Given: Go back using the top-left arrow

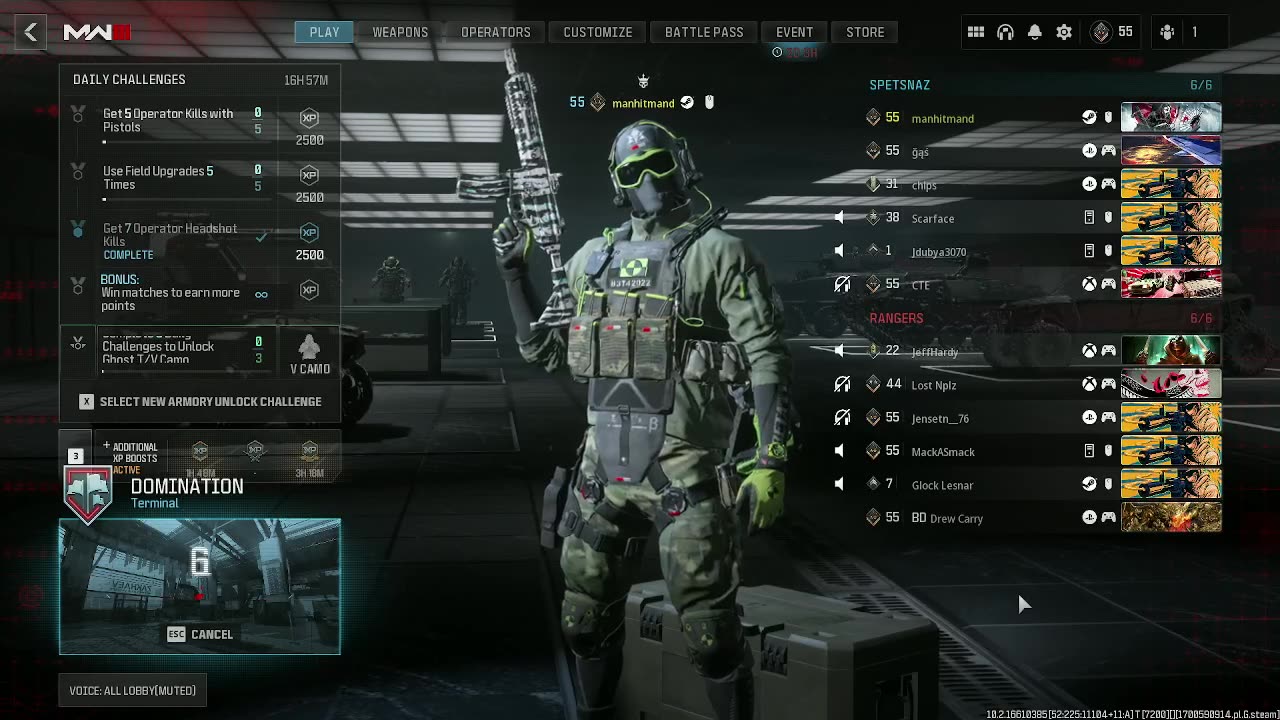Looking at the screenshot, I should point(31,32).
